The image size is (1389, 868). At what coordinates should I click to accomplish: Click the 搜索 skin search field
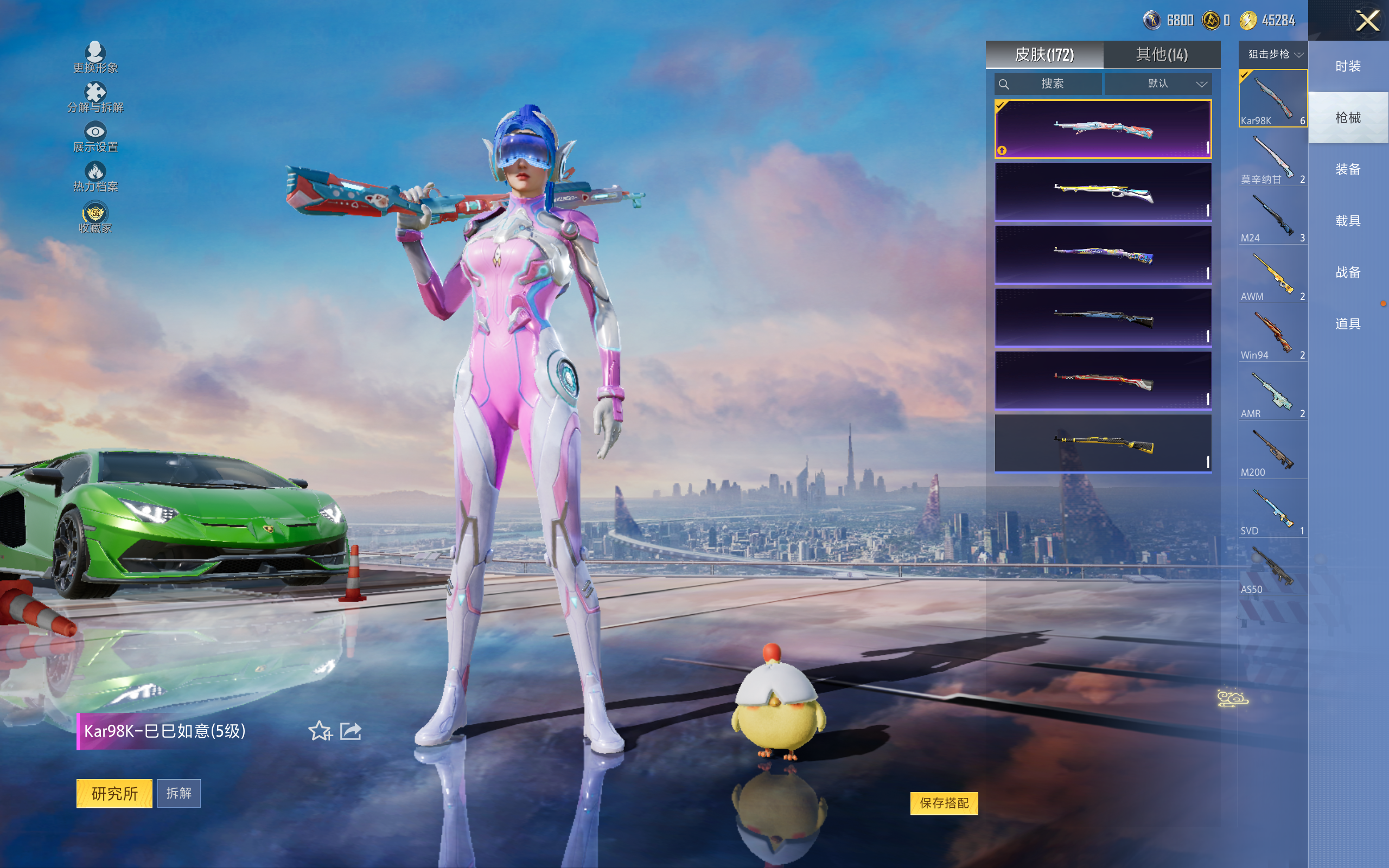tap(1049, 84)
